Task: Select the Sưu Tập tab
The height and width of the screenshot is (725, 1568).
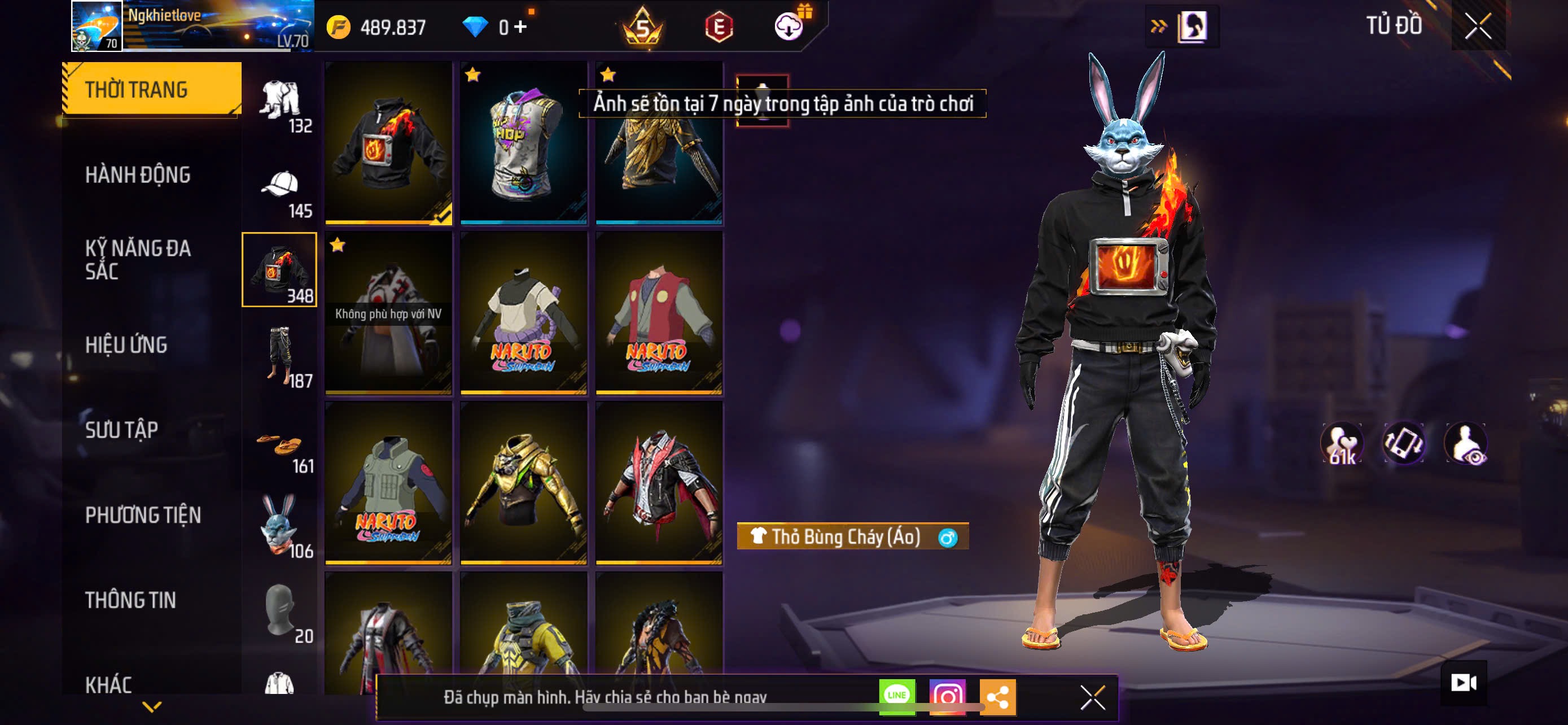Action: click(x=122, y=430)
